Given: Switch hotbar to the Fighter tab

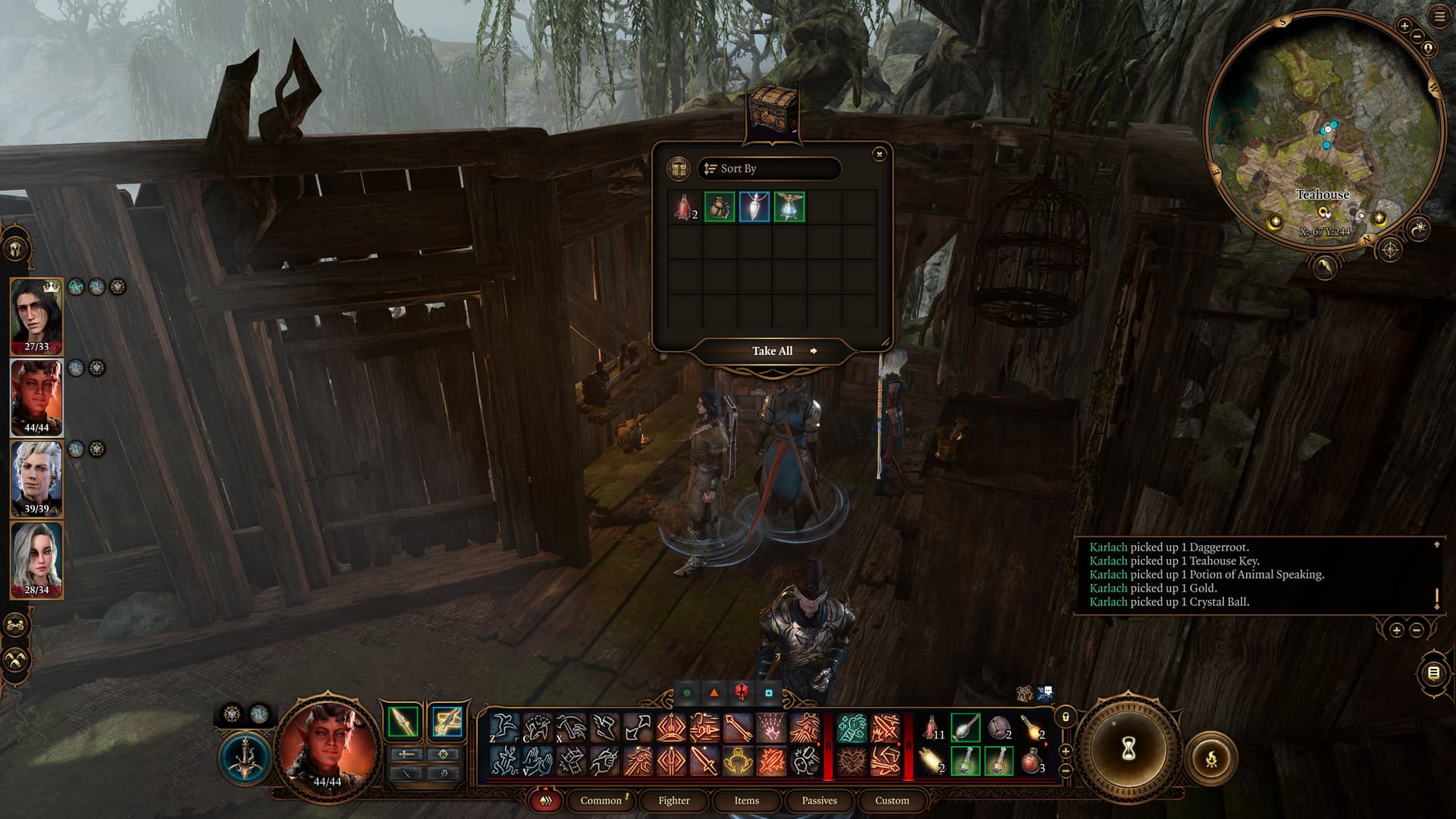Looking at the screenshot, I should pos(673,801).
